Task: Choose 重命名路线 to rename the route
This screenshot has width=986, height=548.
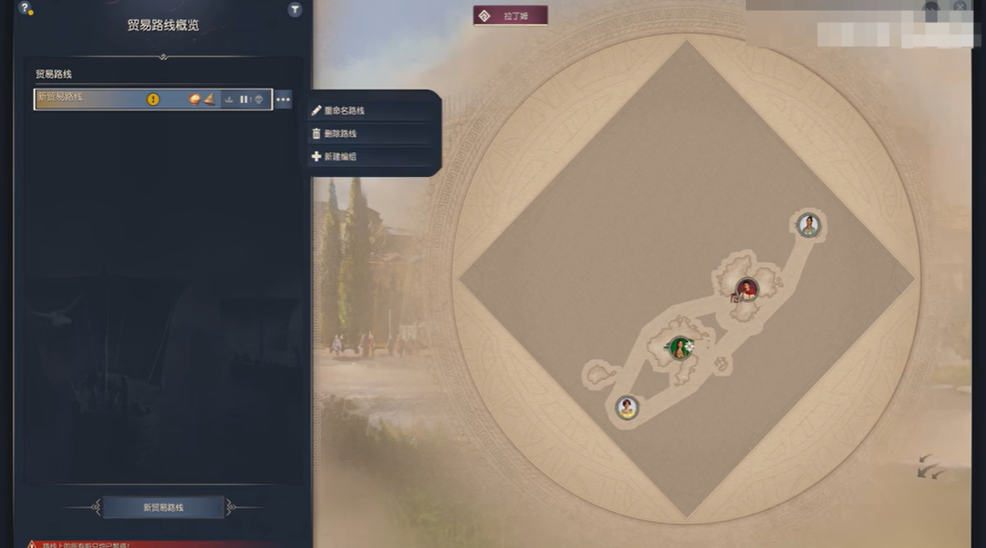Action: pyautogui.click(x=344, y=110)
